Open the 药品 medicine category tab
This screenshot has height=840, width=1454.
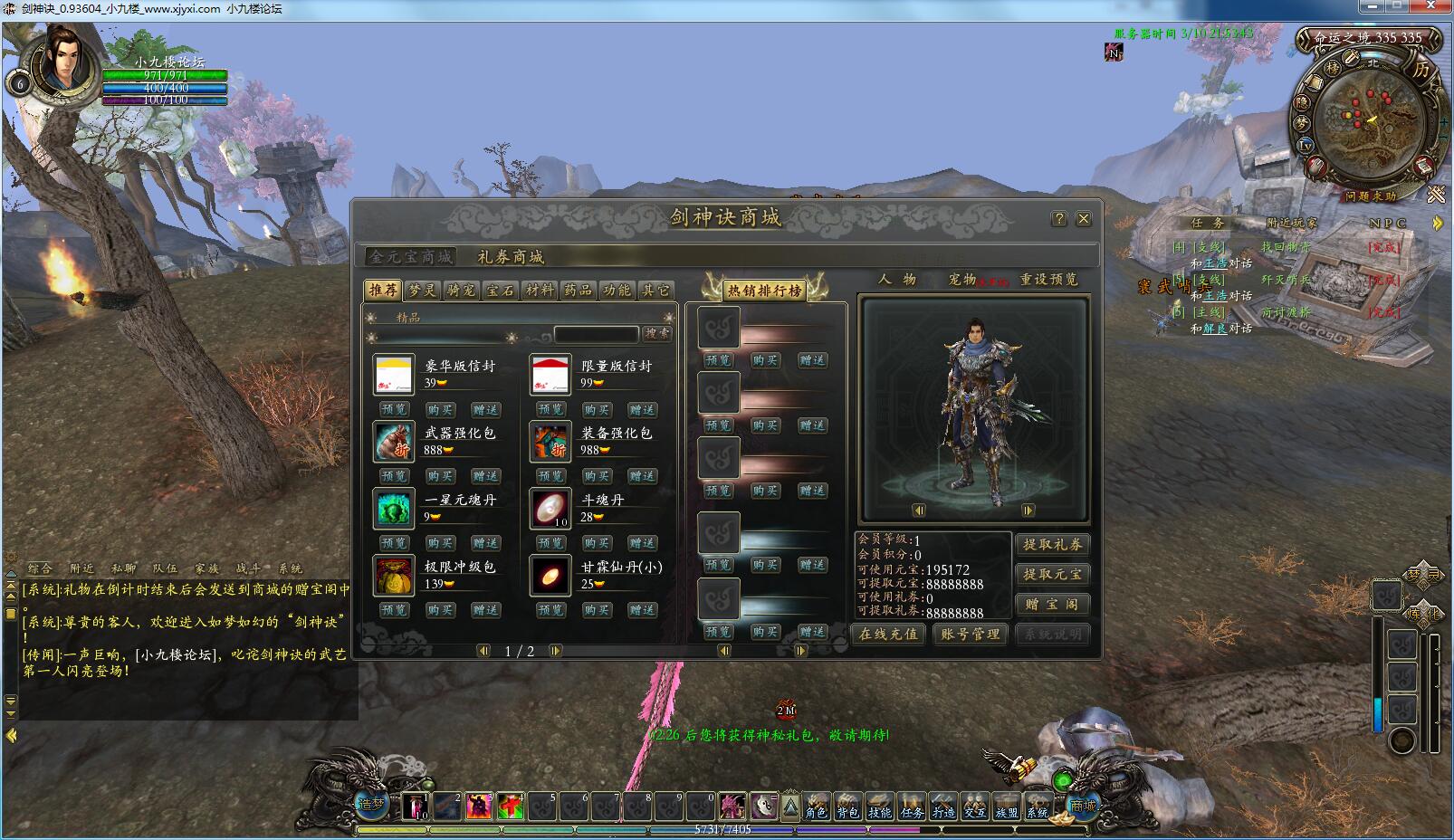coord(578,291)
